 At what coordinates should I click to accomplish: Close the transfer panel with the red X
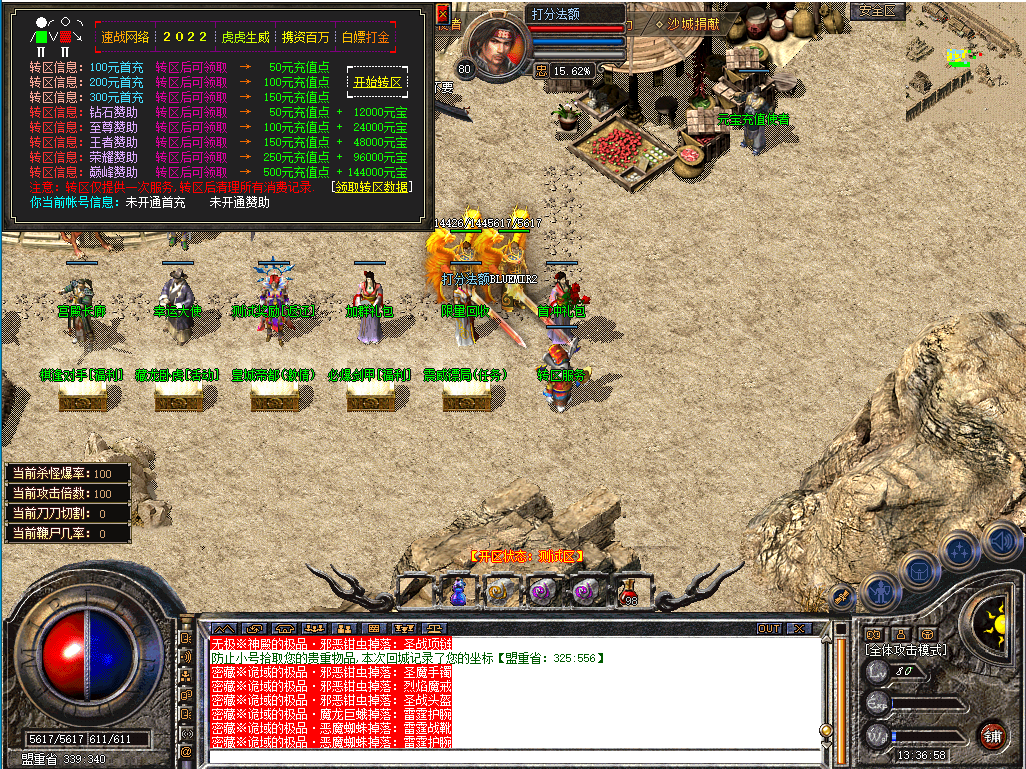point(443,14)
